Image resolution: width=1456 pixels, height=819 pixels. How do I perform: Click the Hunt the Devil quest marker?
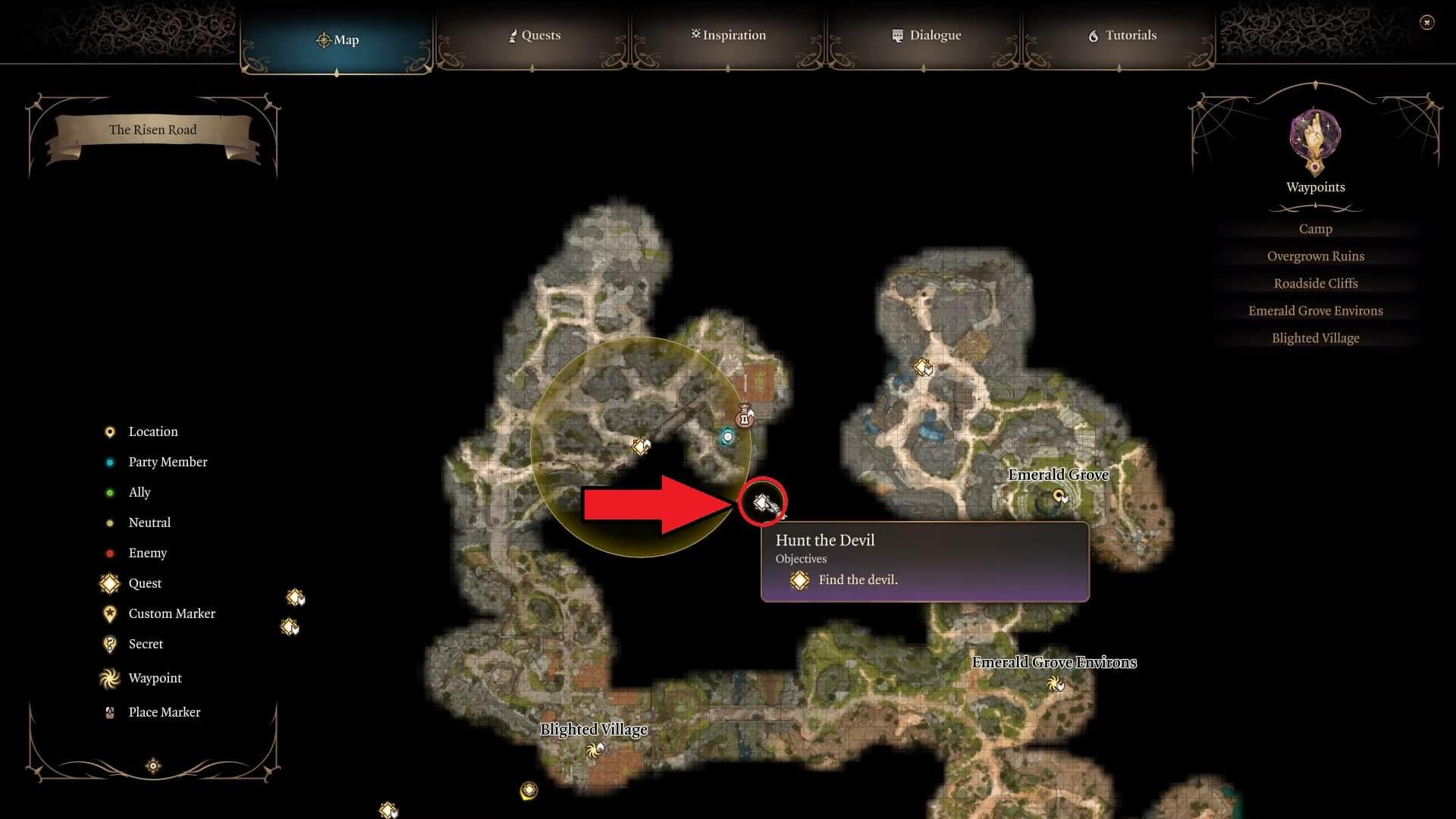tap(762, 502)
